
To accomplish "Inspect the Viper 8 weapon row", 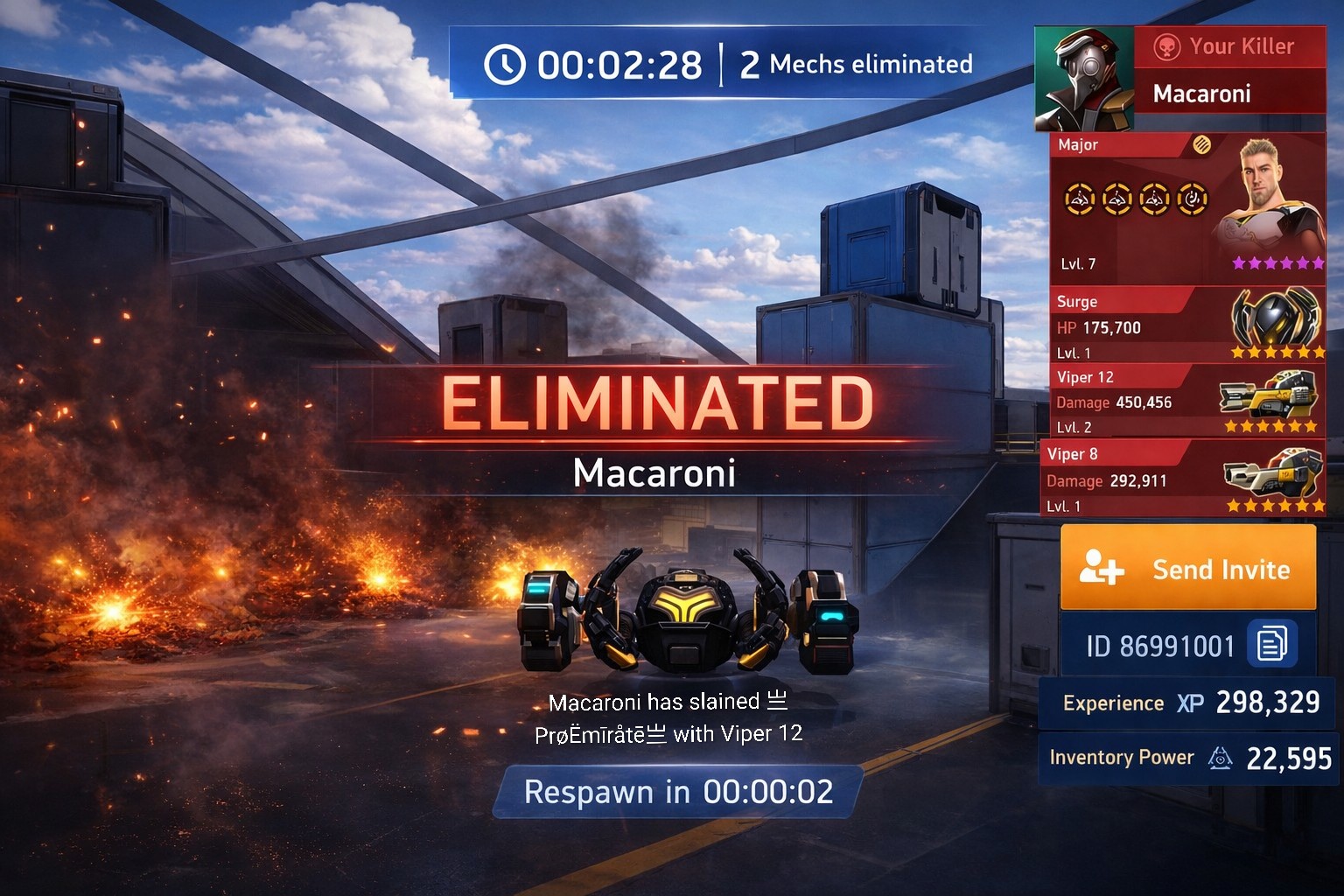I will 1183,479.
